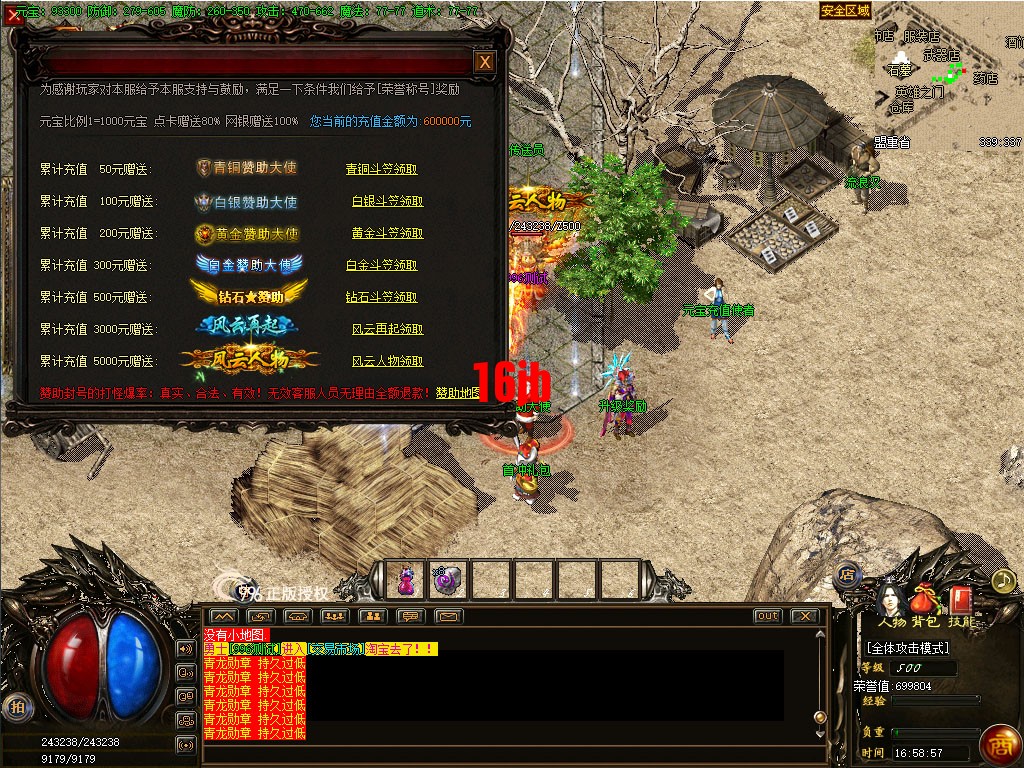Claim the 白金斗笠 reward link
The height and width of the screenshot is (768, 1024).
pyautogui.click(x=381, y=266)
